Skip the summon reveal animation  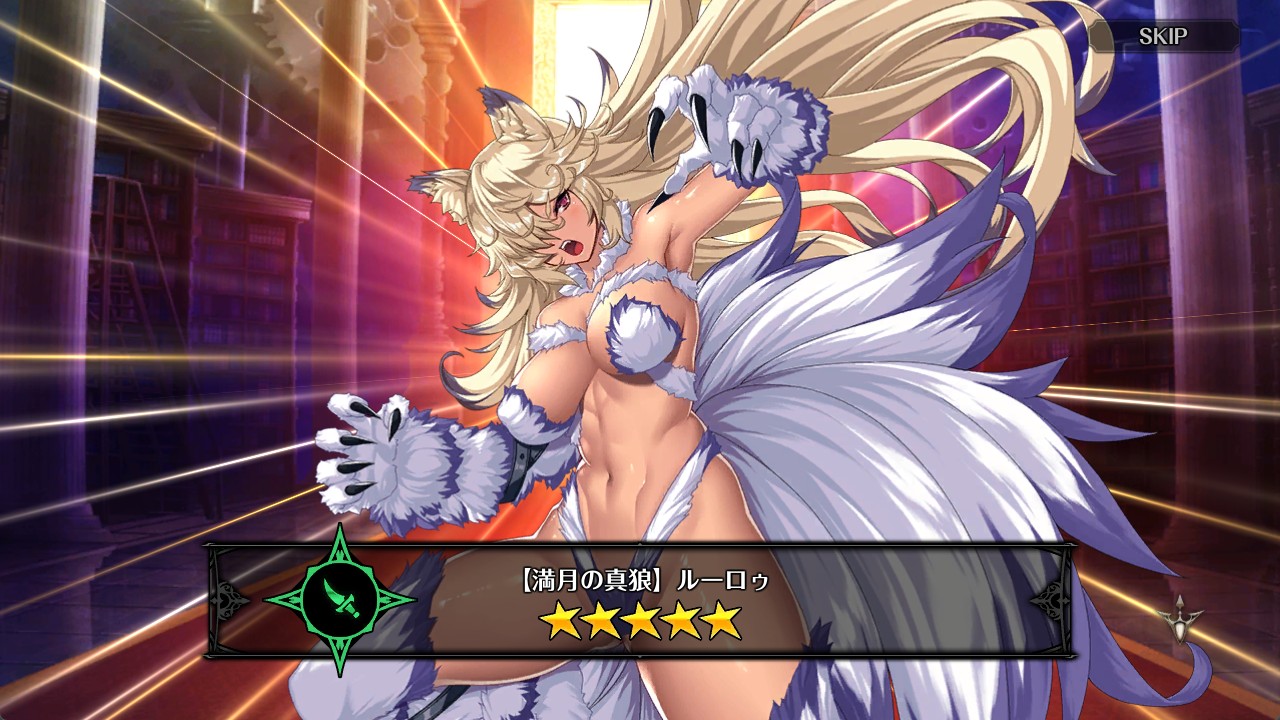(x=1164, y=37)
